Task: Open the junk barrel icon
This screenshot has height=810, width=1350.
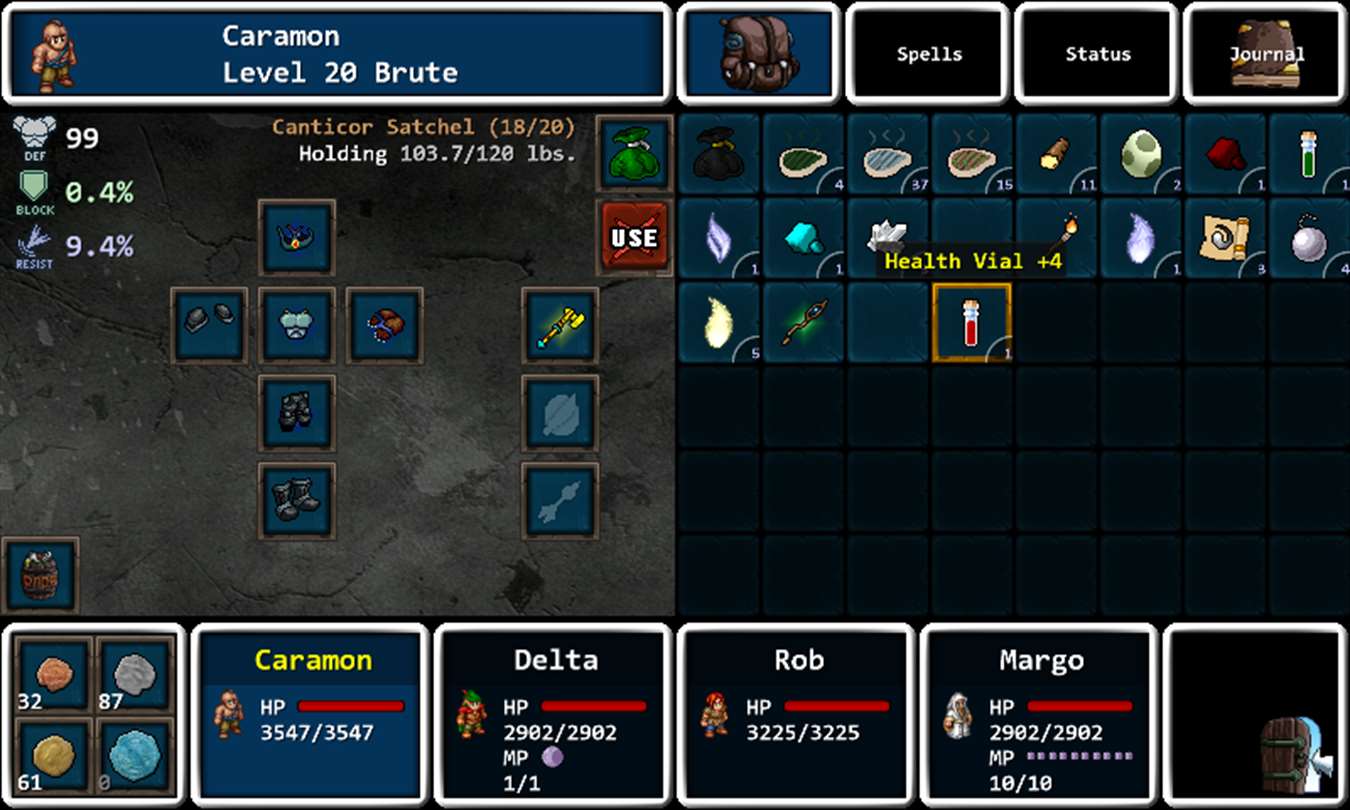Action: point(40,575)
